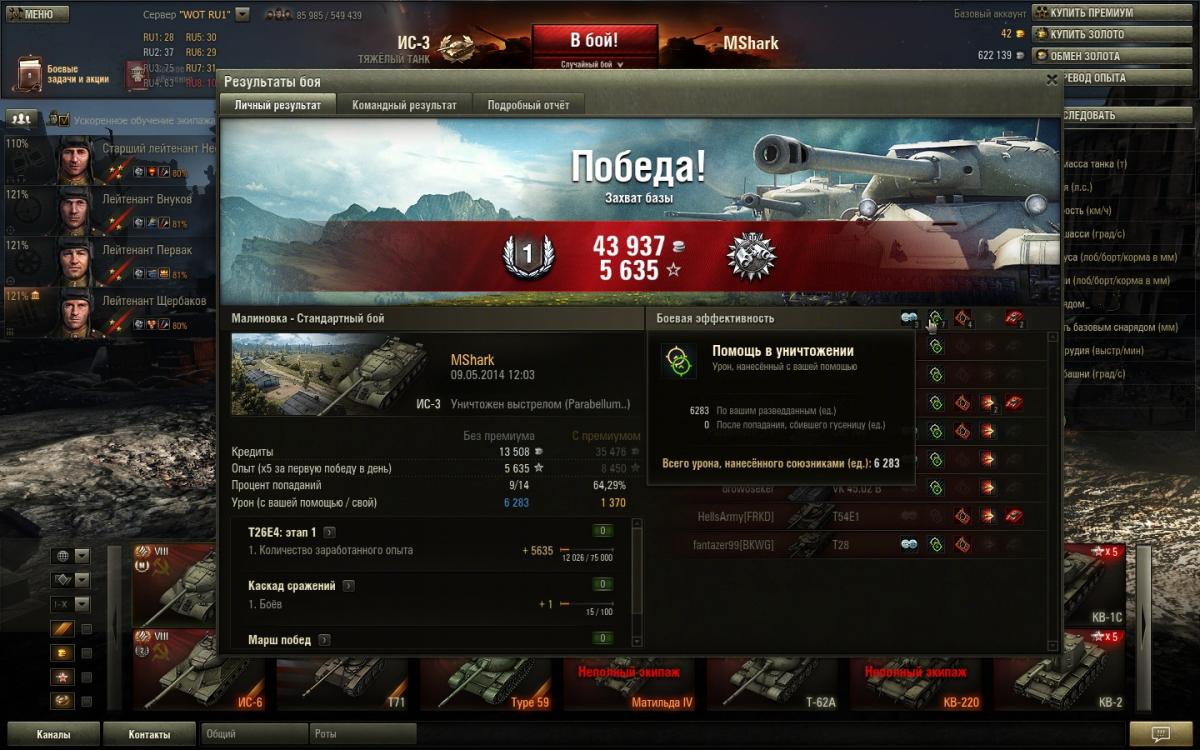Switch to the Командный результат tab
This screenshot has height=750, width=1200.
click(404, 105)
